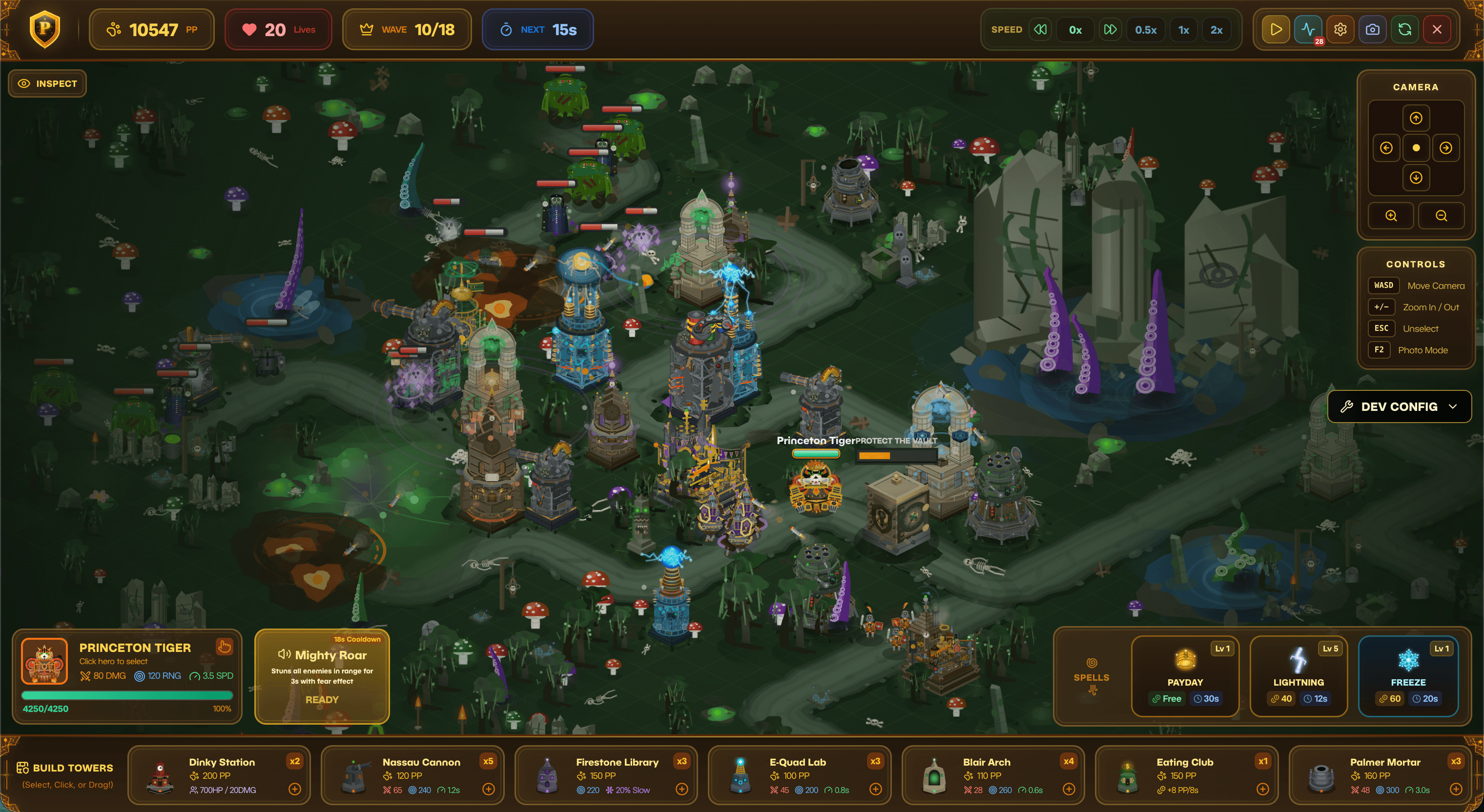Cast the Lightning spell
The width and height of the screenshot is (1484, 812).
(1298, 675)
